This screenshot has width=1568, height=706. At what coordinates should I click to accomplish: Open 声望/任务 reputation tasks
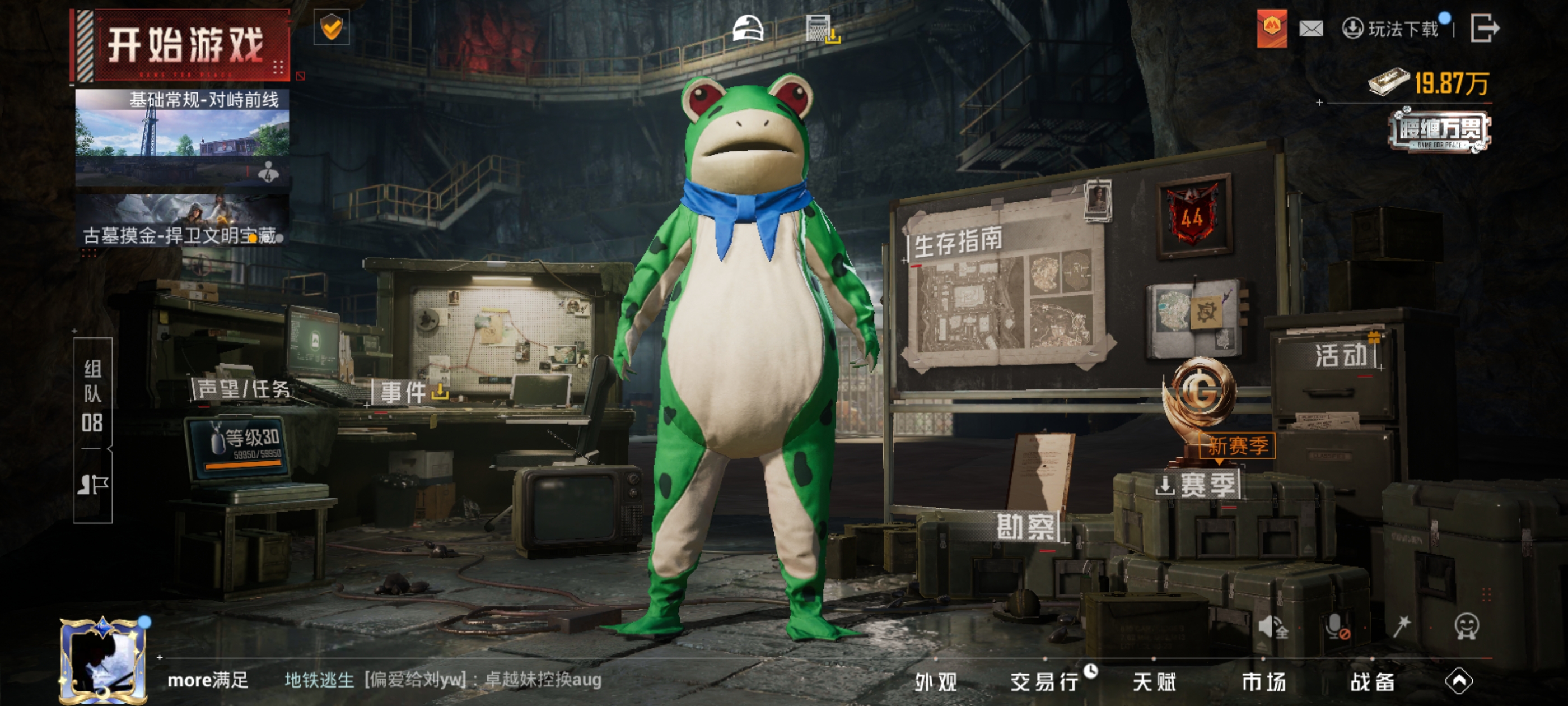[244, 389]
